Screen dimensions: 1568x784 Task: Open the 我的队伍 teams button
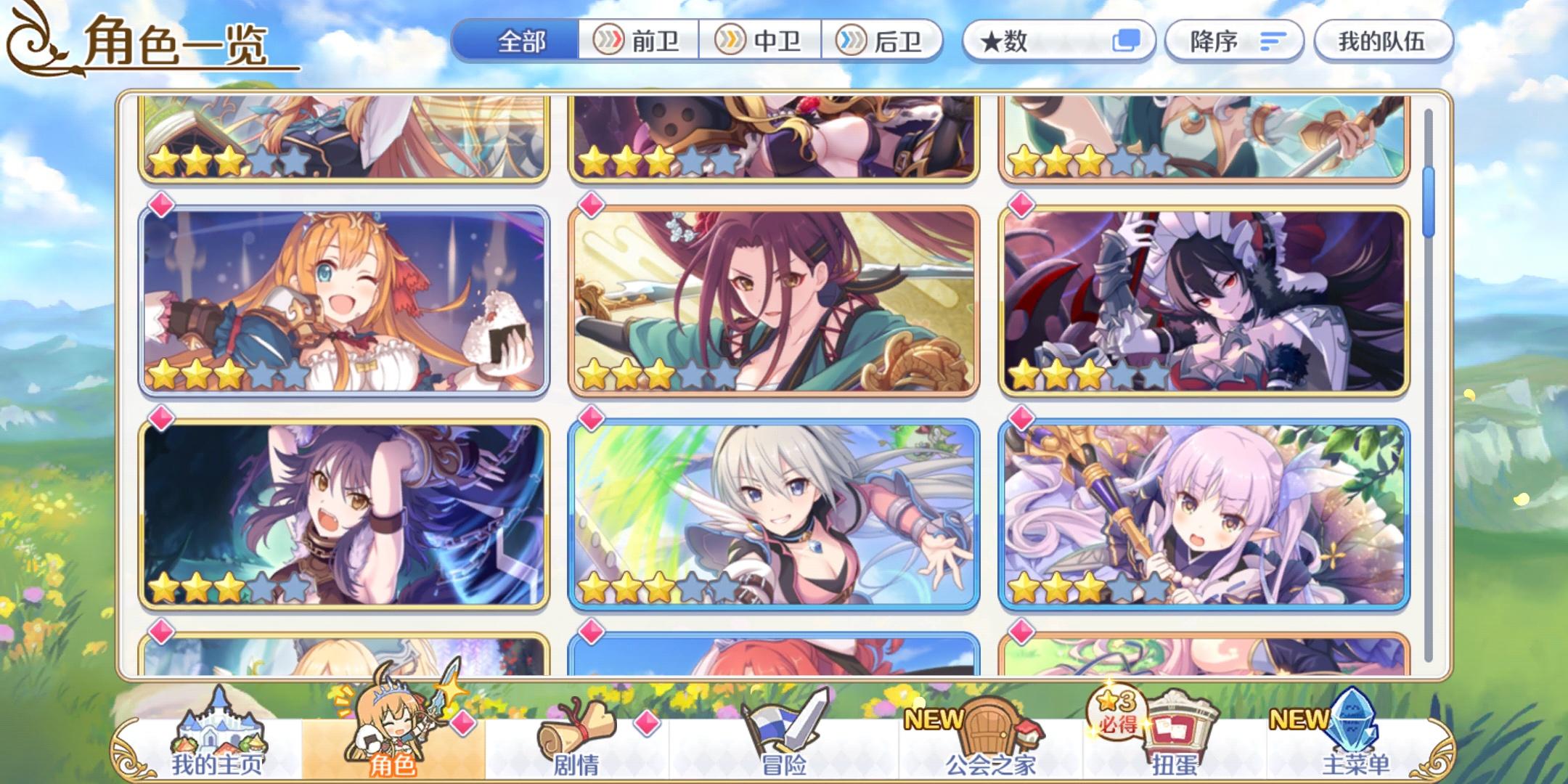(1381, 41)
